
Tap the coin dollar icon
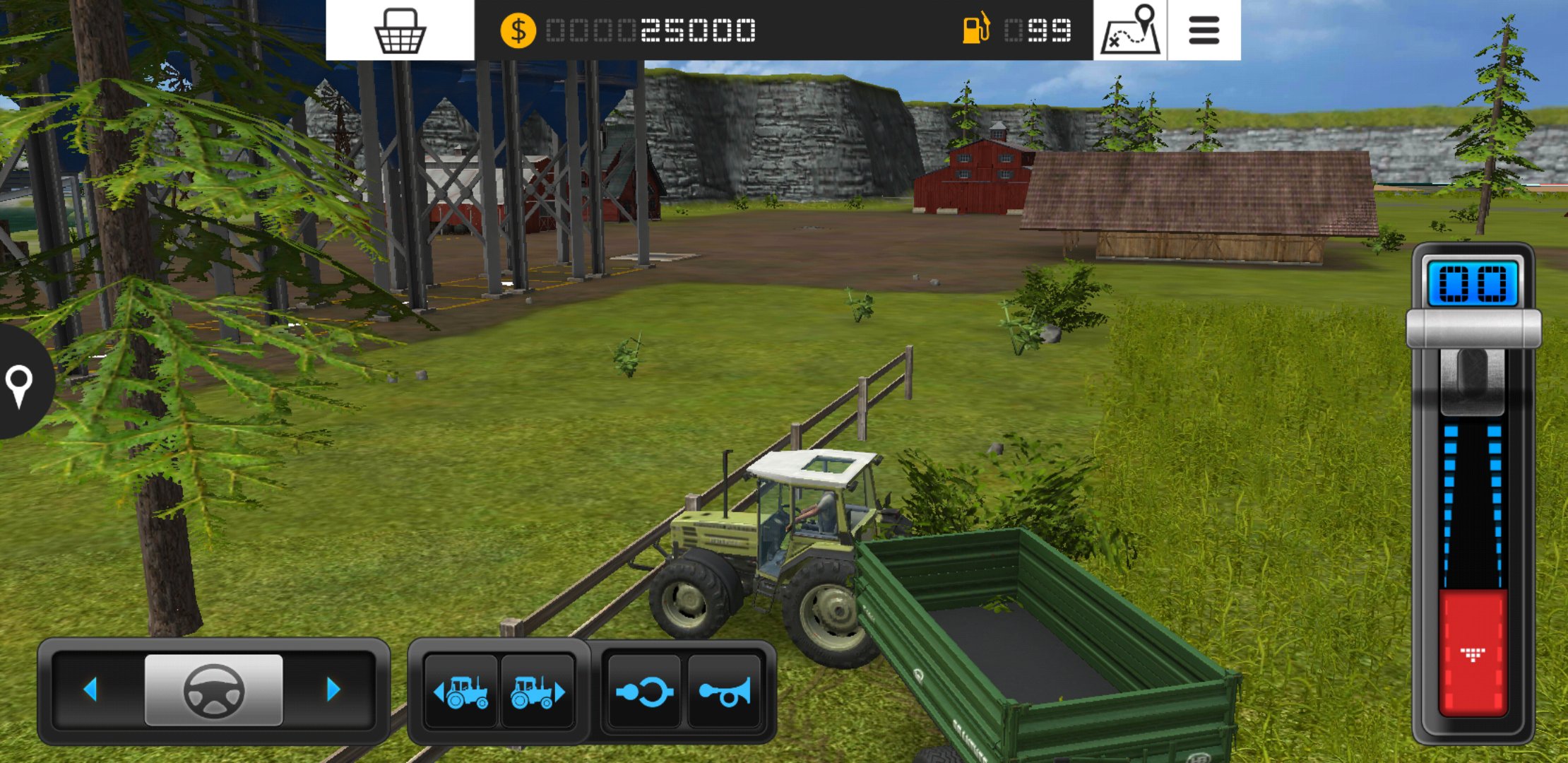(518, 30)
